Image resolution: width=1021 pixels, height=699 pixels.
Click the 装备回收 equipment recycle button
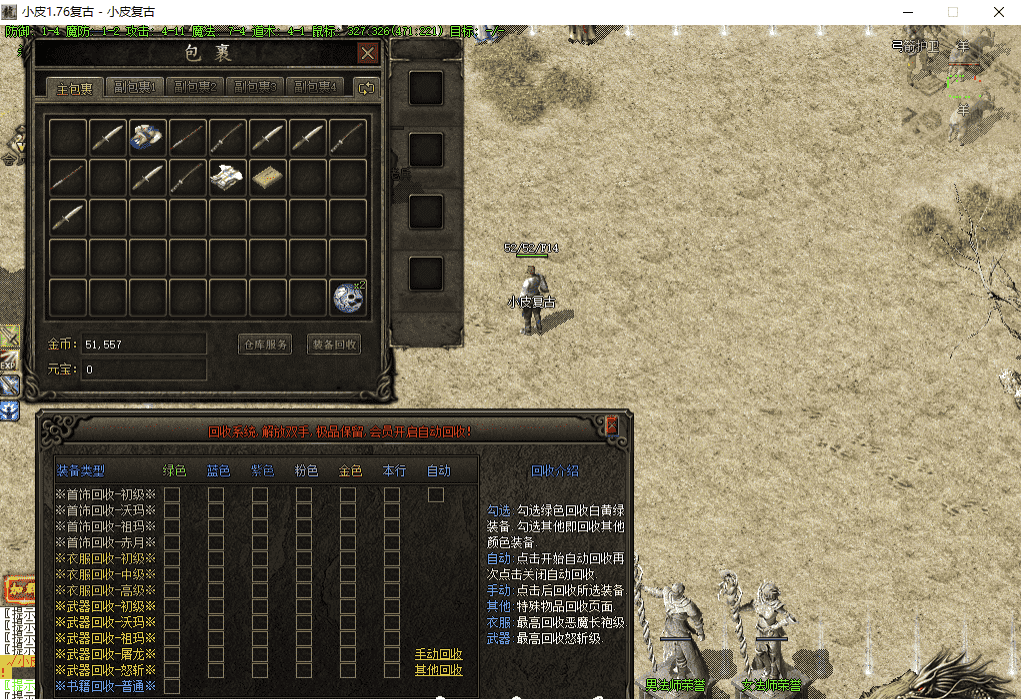tap(334, 344)
